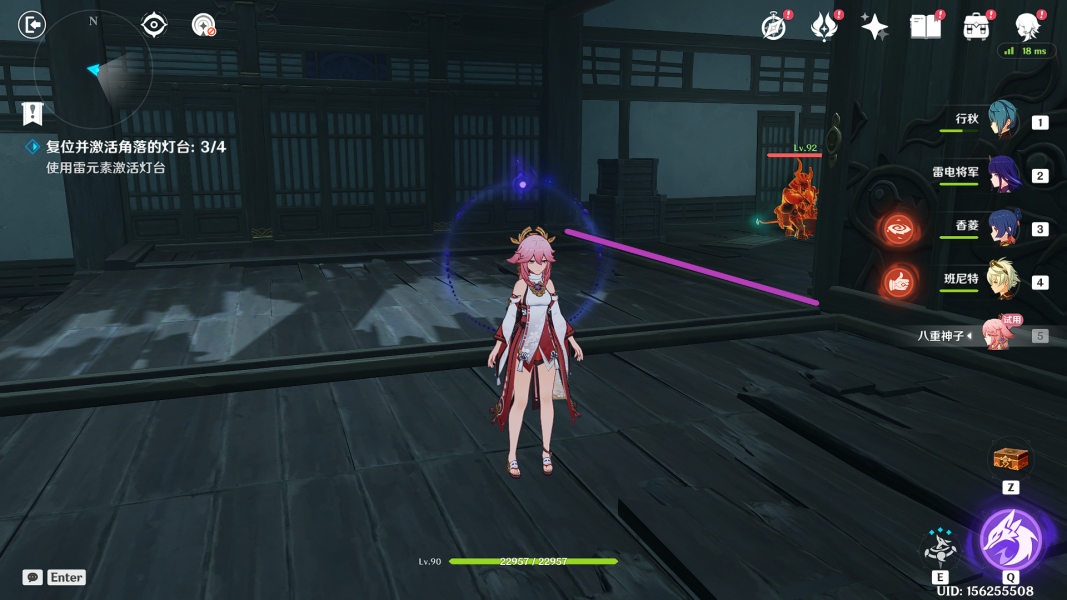Image resolution: width=1067 pixels, height=600 pixels.
Task: Toggle the elemental sight eye icon
Action: [x=154, y=25]
